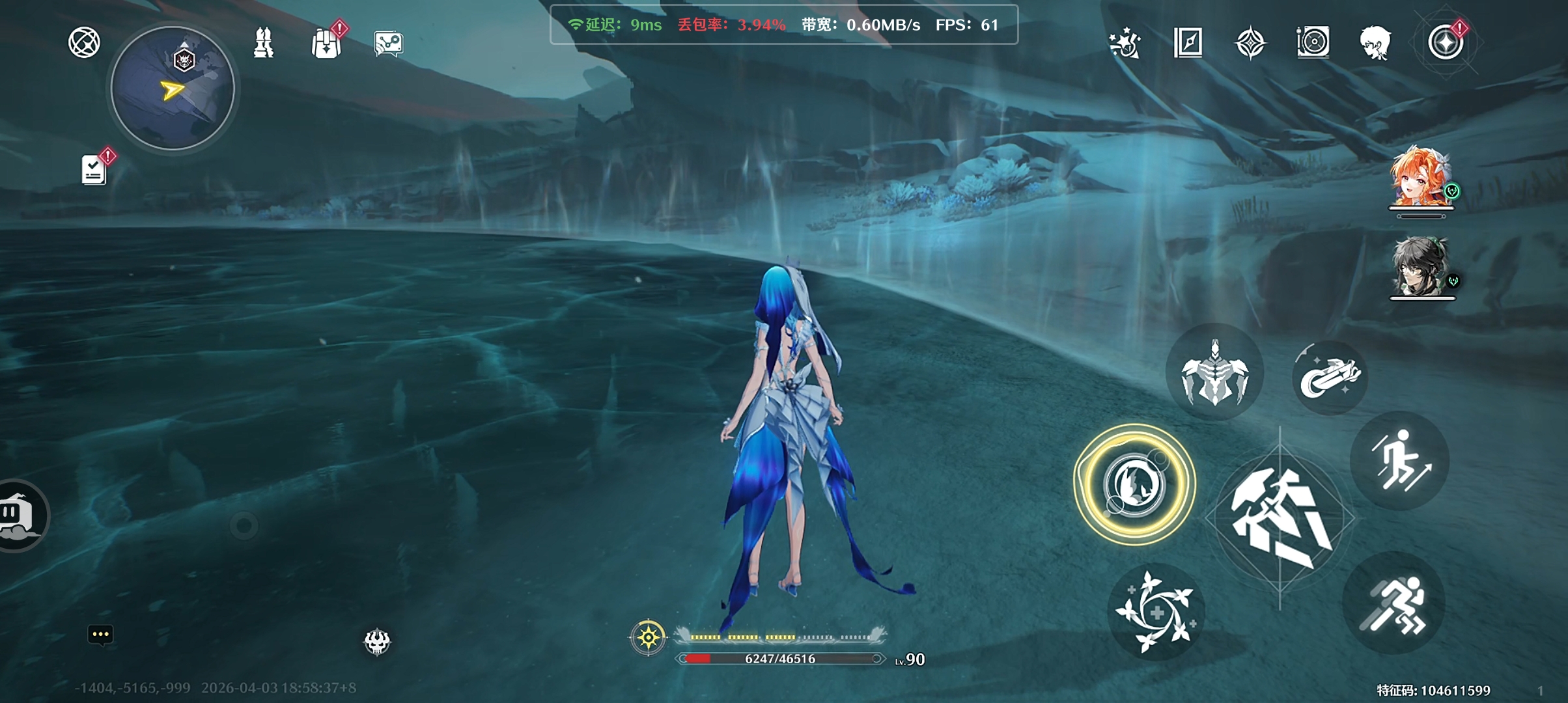Viewport: 1568px width, 703px height.
Task: Switch to the orange-haired character portrait
Action: (1420, 178)
